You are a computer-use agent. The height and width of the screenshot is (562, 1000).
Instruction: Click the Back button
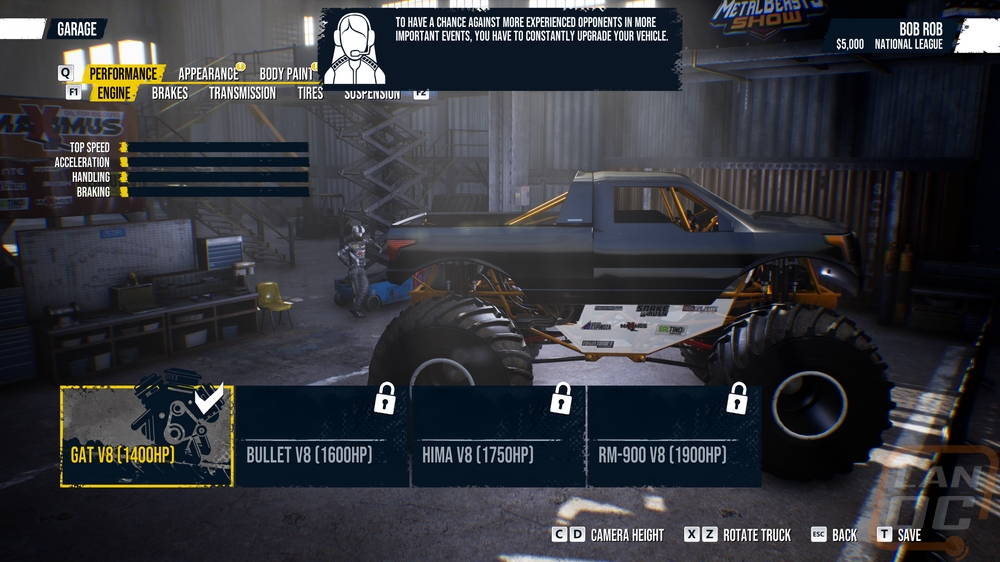click(x=835, y=535)
